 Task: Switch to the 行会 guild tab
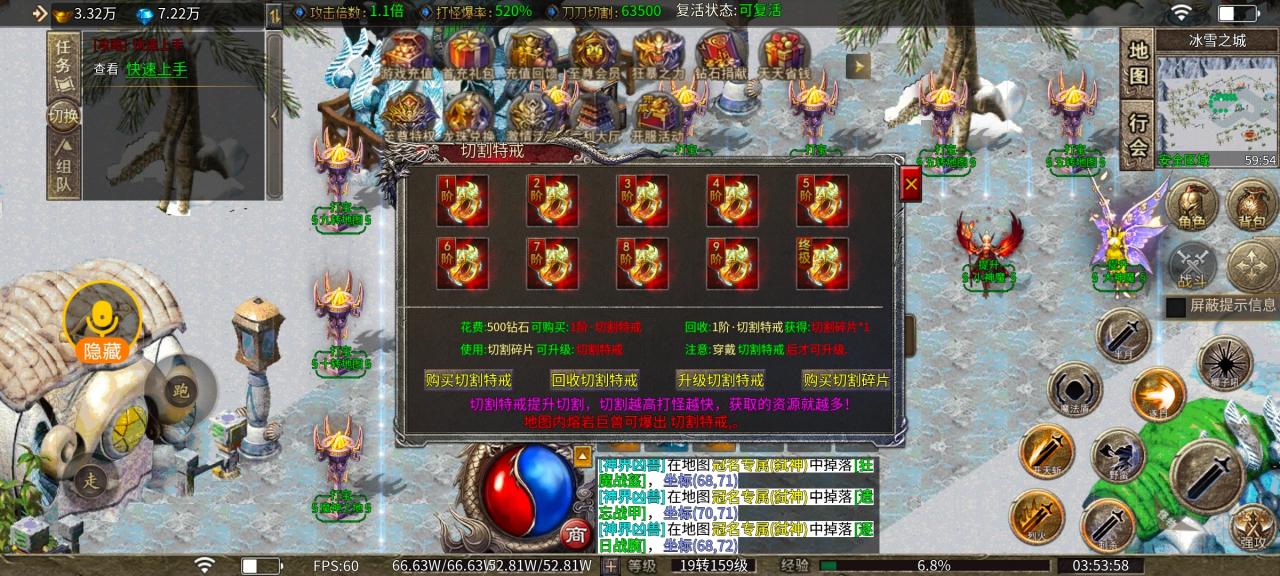coord(1138,135)
